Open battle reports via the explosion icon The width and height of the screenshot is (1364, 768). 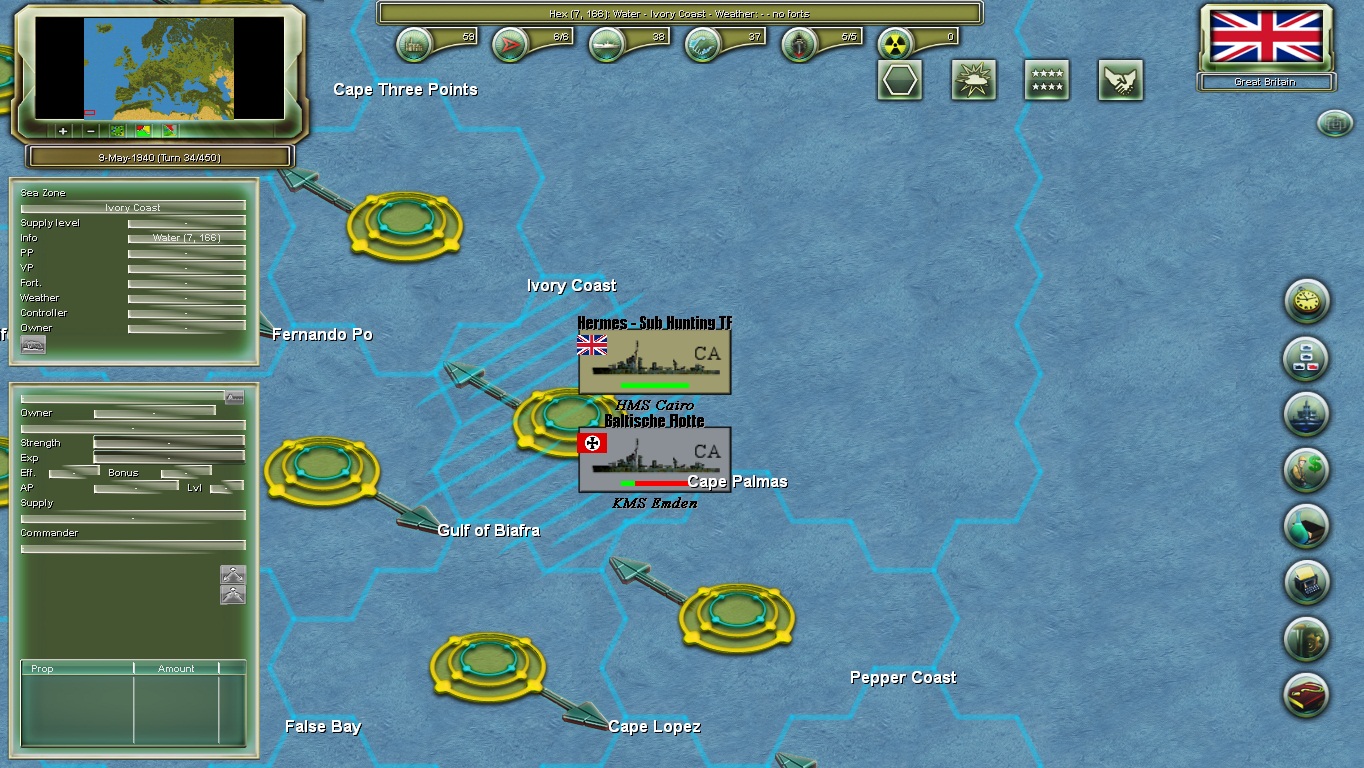coord(973,79)
